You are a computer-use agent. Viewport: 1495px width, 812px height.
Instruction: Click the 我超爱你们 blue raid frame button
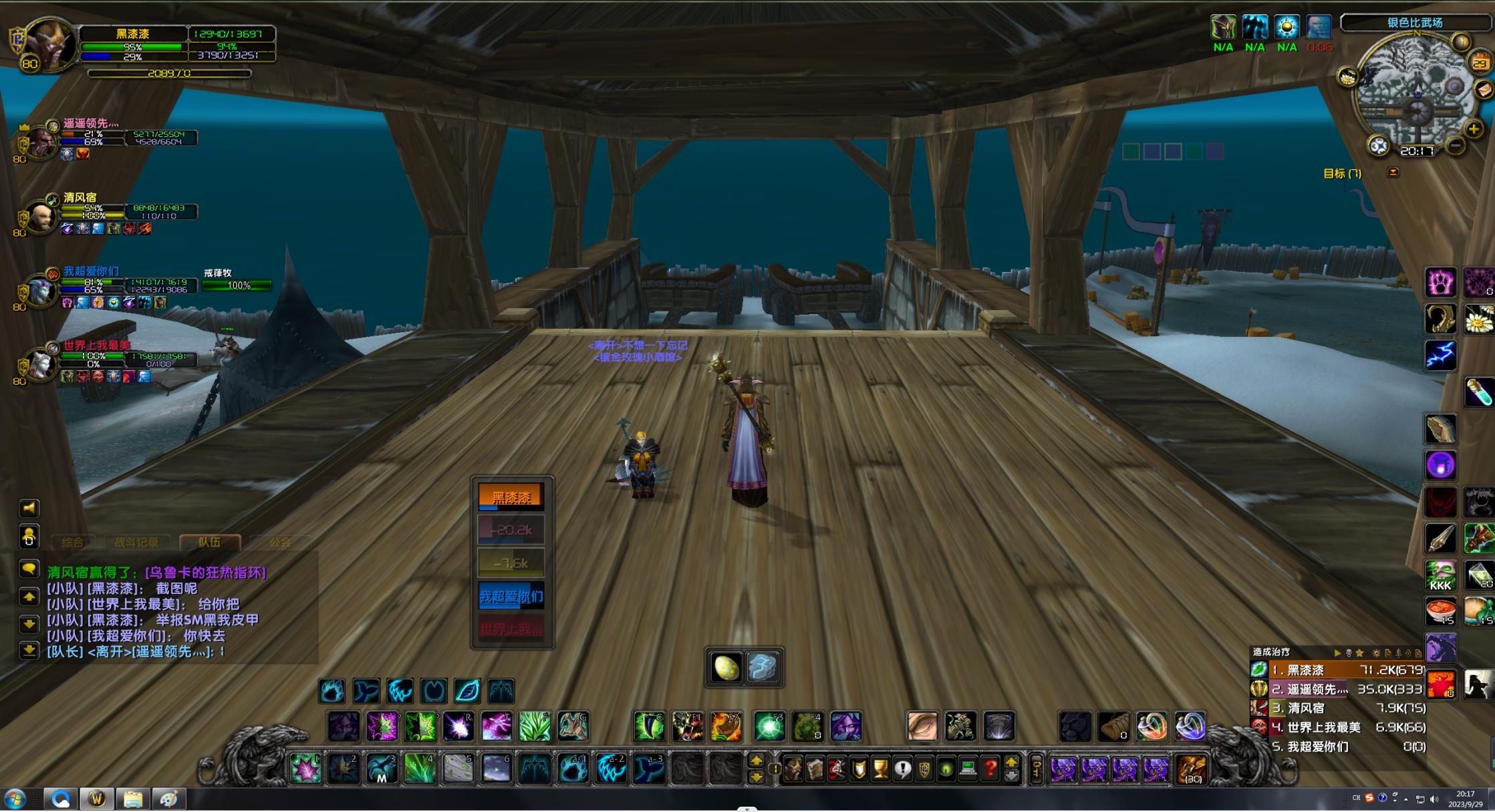(511, 596)
